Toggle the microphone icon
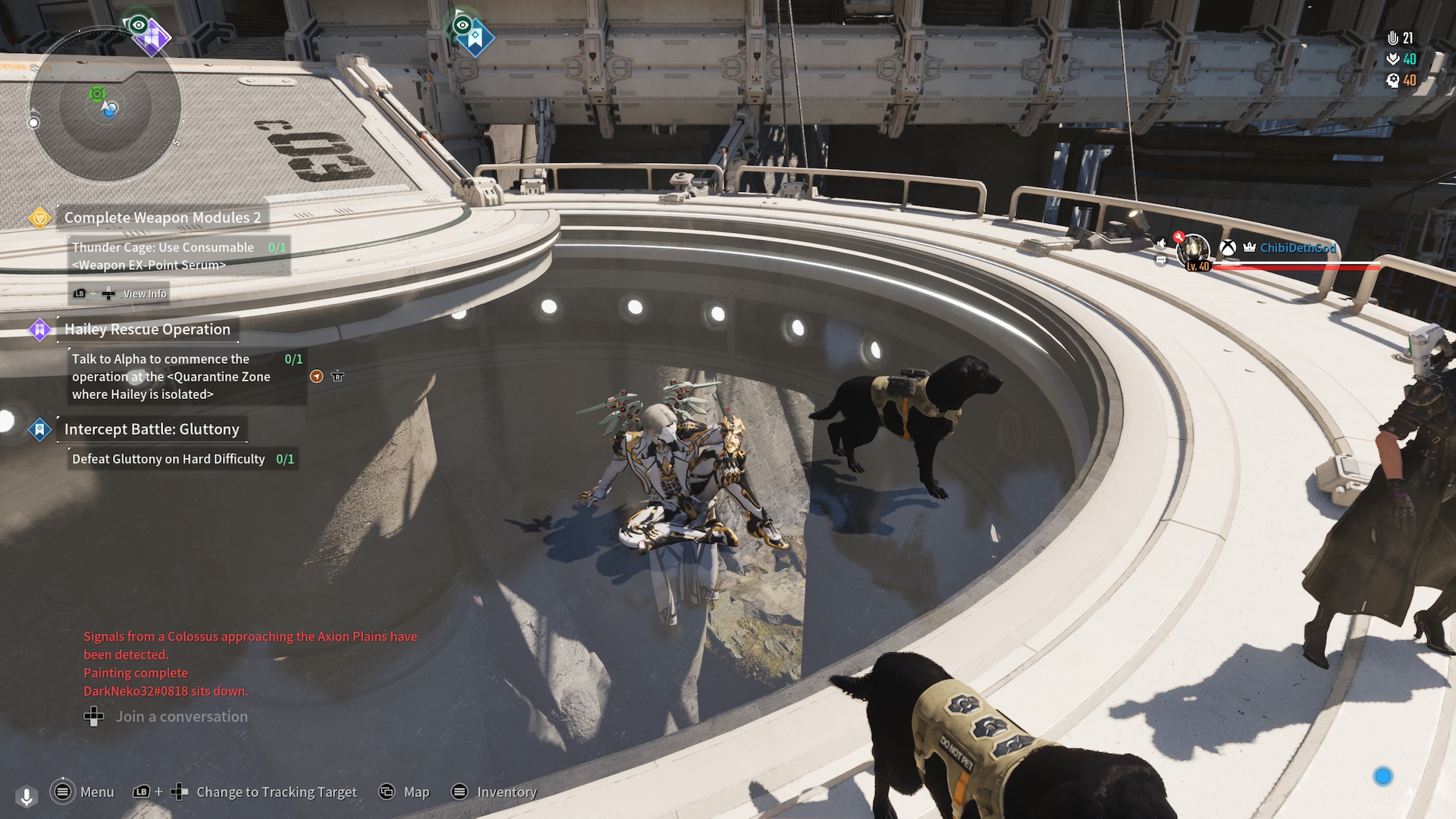The image size is (1456, 819). 27,796
